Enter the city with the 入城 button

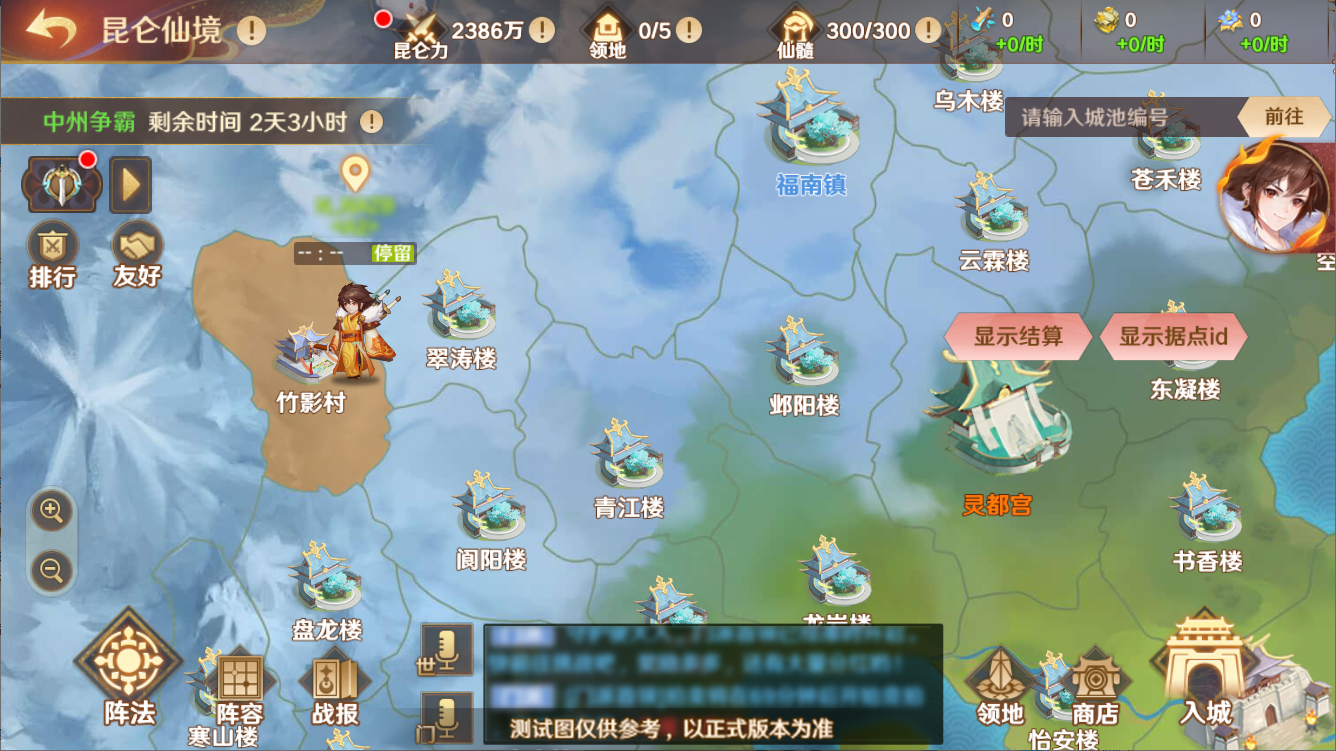[1205, 672]
